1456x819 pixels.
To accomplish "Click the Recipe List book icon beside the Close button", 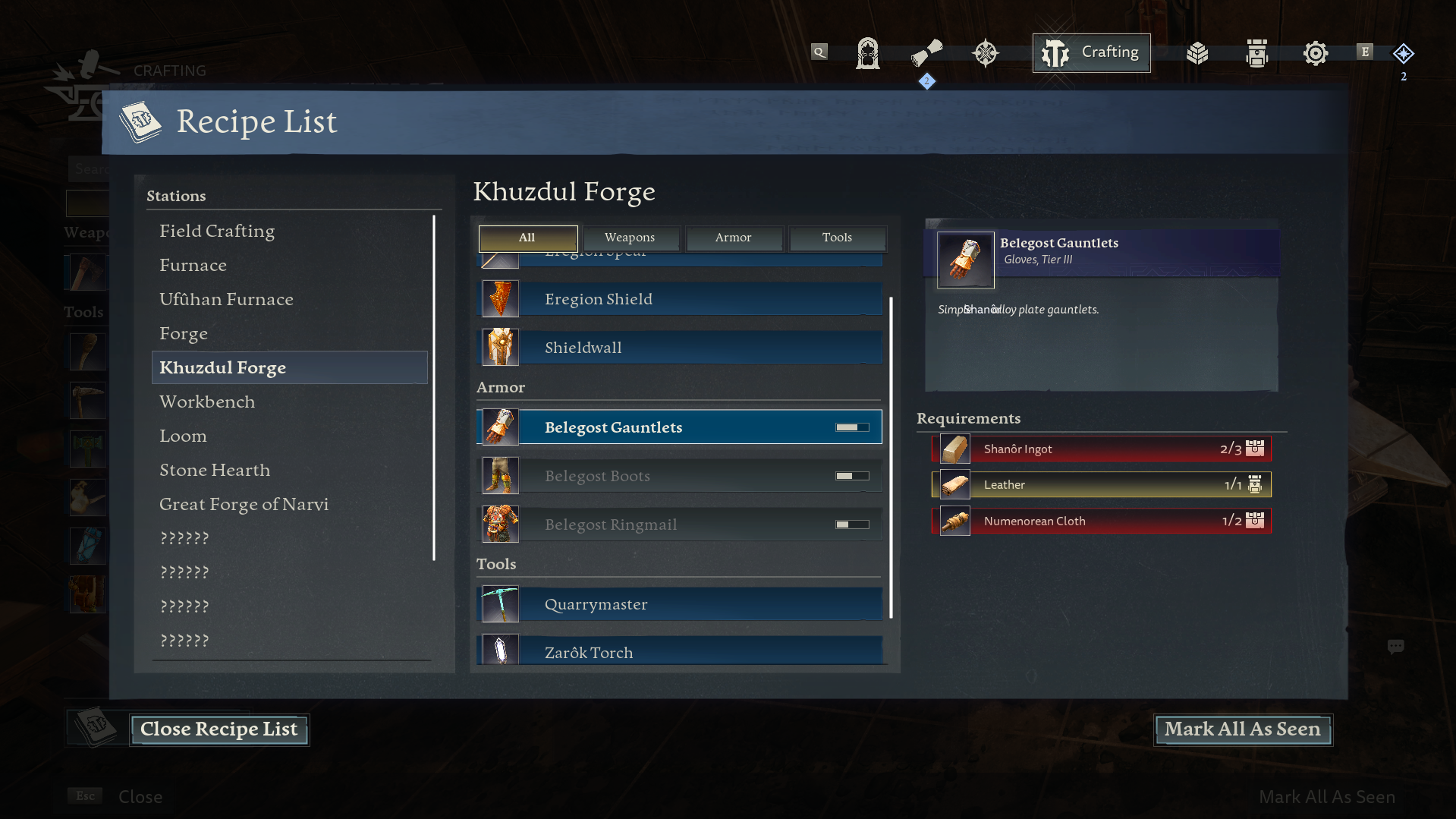I will [x=96, y=727].
